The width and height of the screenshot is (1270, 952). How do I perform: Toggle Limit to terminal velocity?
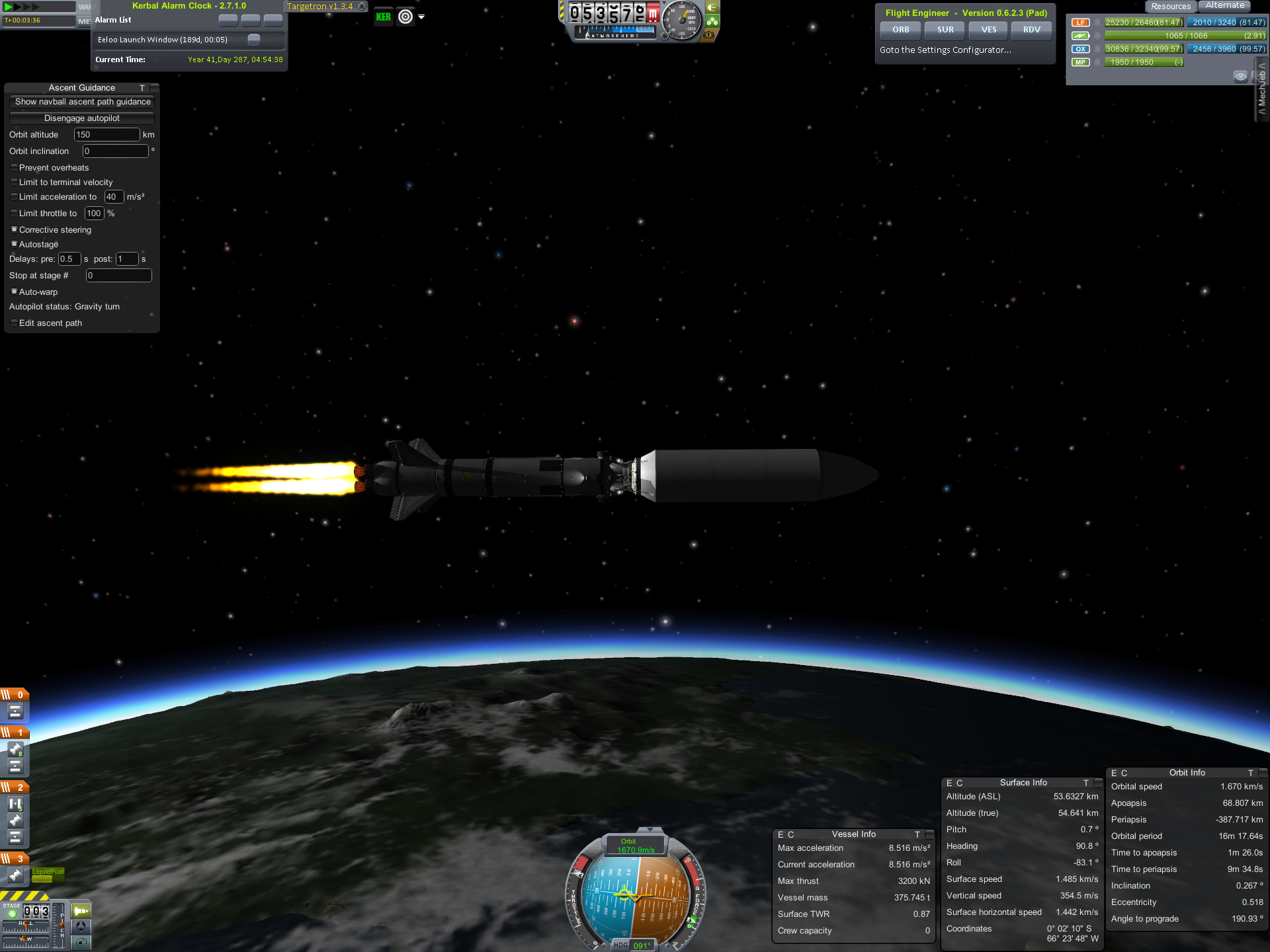click(x=14, y=182)
